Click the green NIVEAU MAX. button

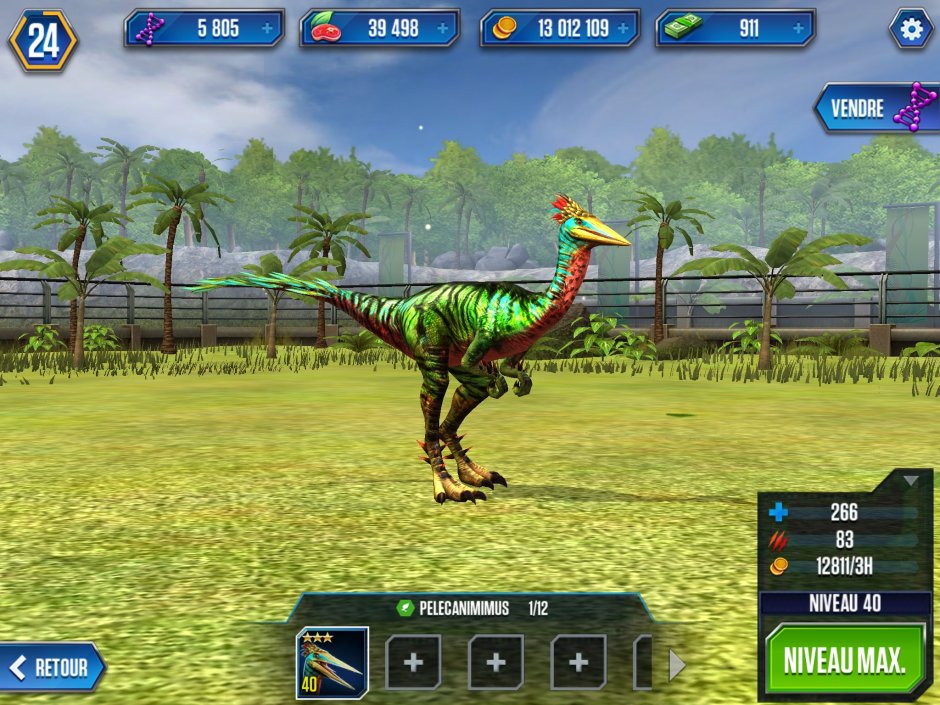pos(845,660)
